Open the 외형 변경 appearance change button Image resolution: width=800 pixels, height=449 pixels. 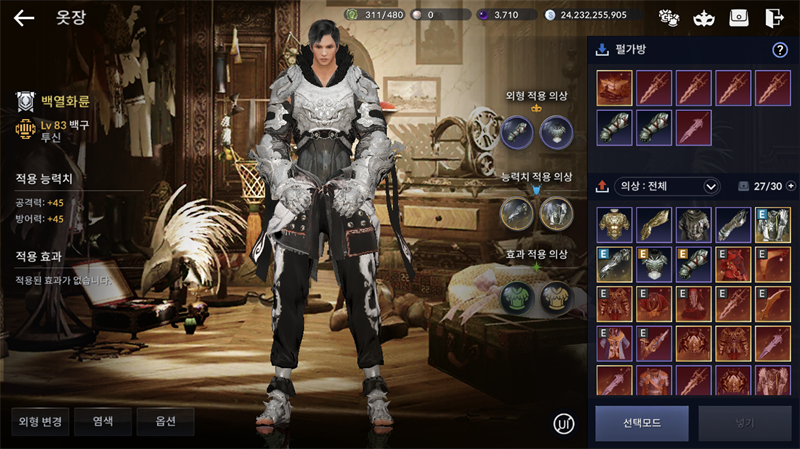point(41,421)
